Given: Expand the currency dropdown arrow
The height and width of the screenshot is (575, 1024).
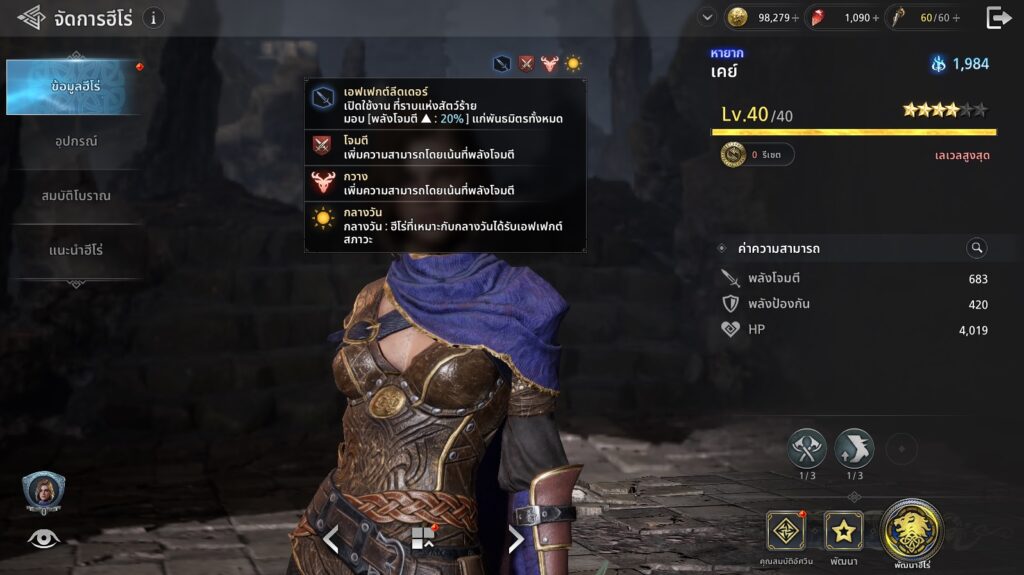Looking at the screenshot, I should pyautogui.click(x=708, y=17).
